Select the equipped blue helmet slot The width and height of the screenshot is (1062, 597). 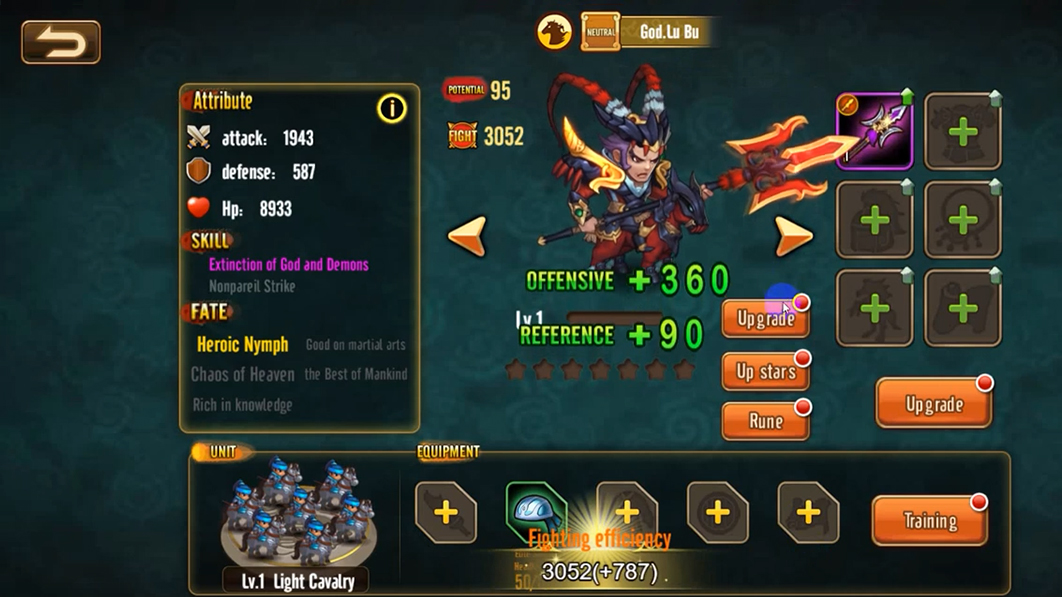tap(536, 512)
